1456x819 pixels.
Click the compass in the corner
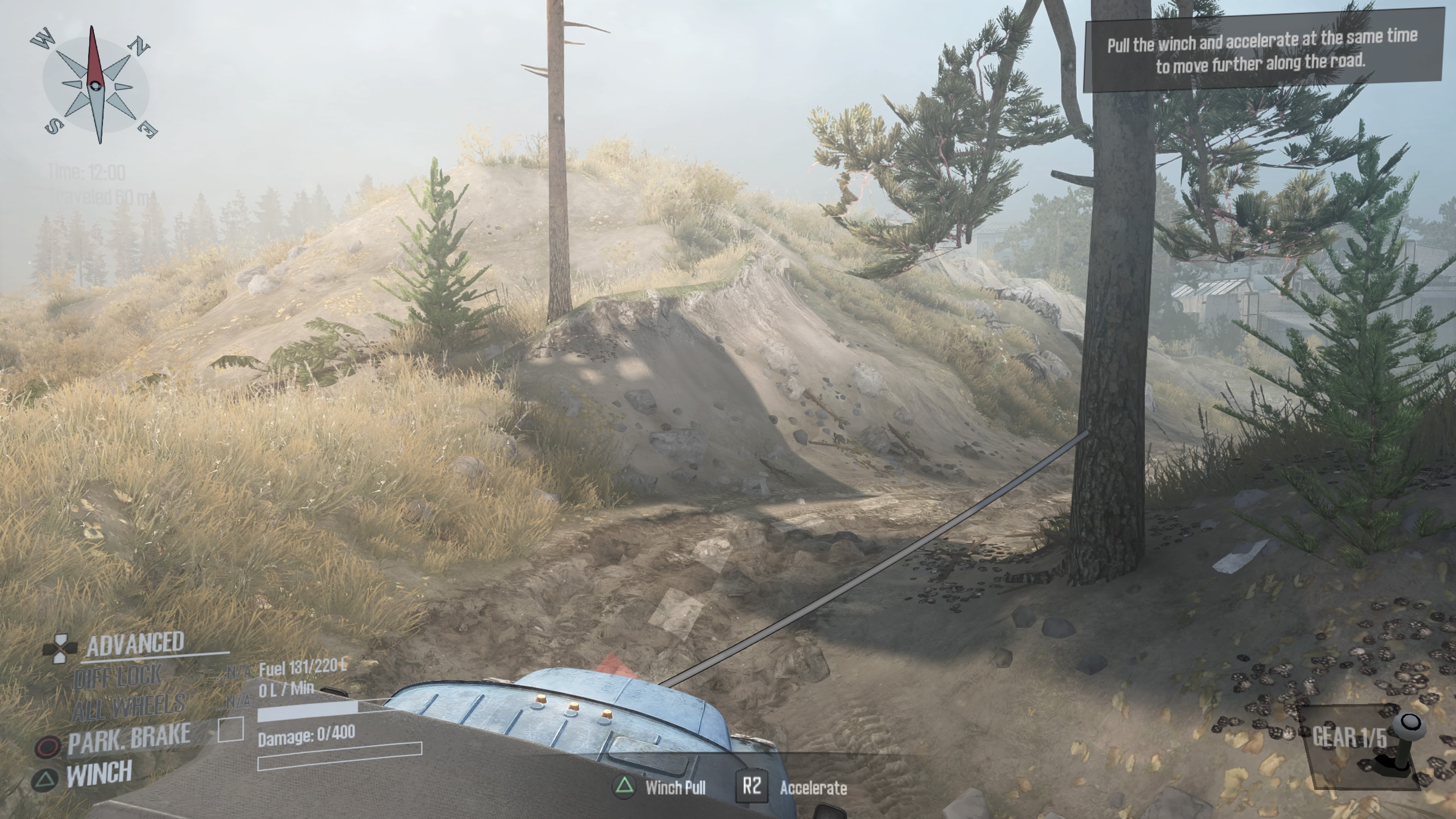pos(96,85)
